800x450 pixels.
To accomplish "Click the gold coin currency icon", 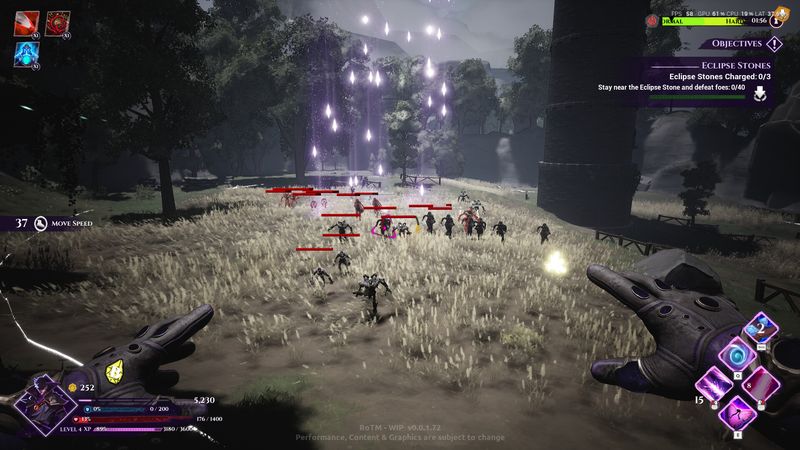I will 72,387.
